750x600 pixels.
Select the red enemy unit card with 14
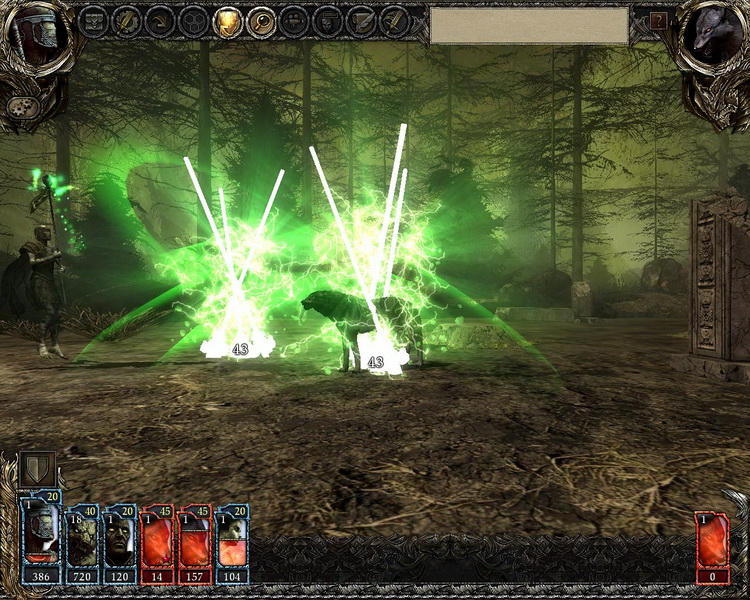(157, 542)
